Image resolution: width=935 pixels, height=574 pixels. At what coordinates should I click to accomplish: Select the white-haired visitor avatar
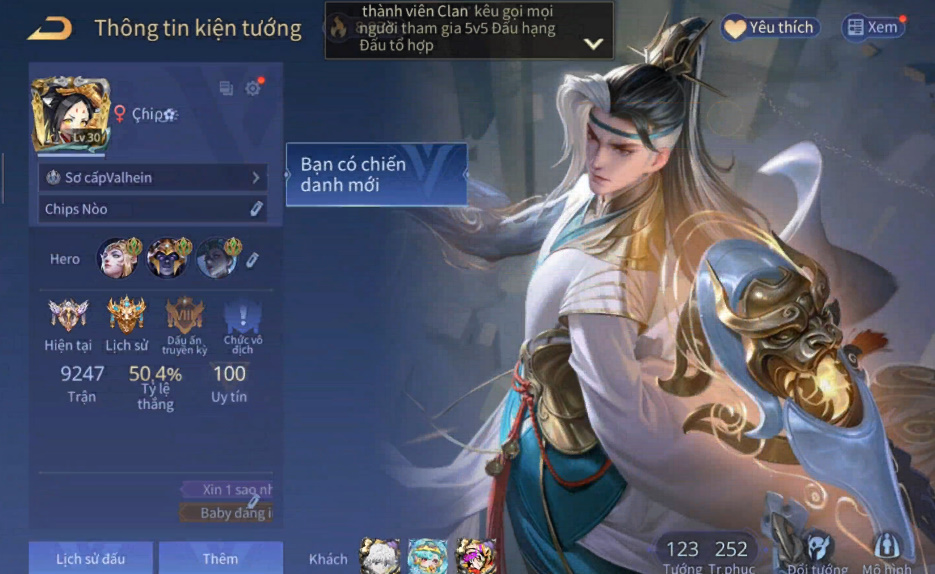click(380, 556)
